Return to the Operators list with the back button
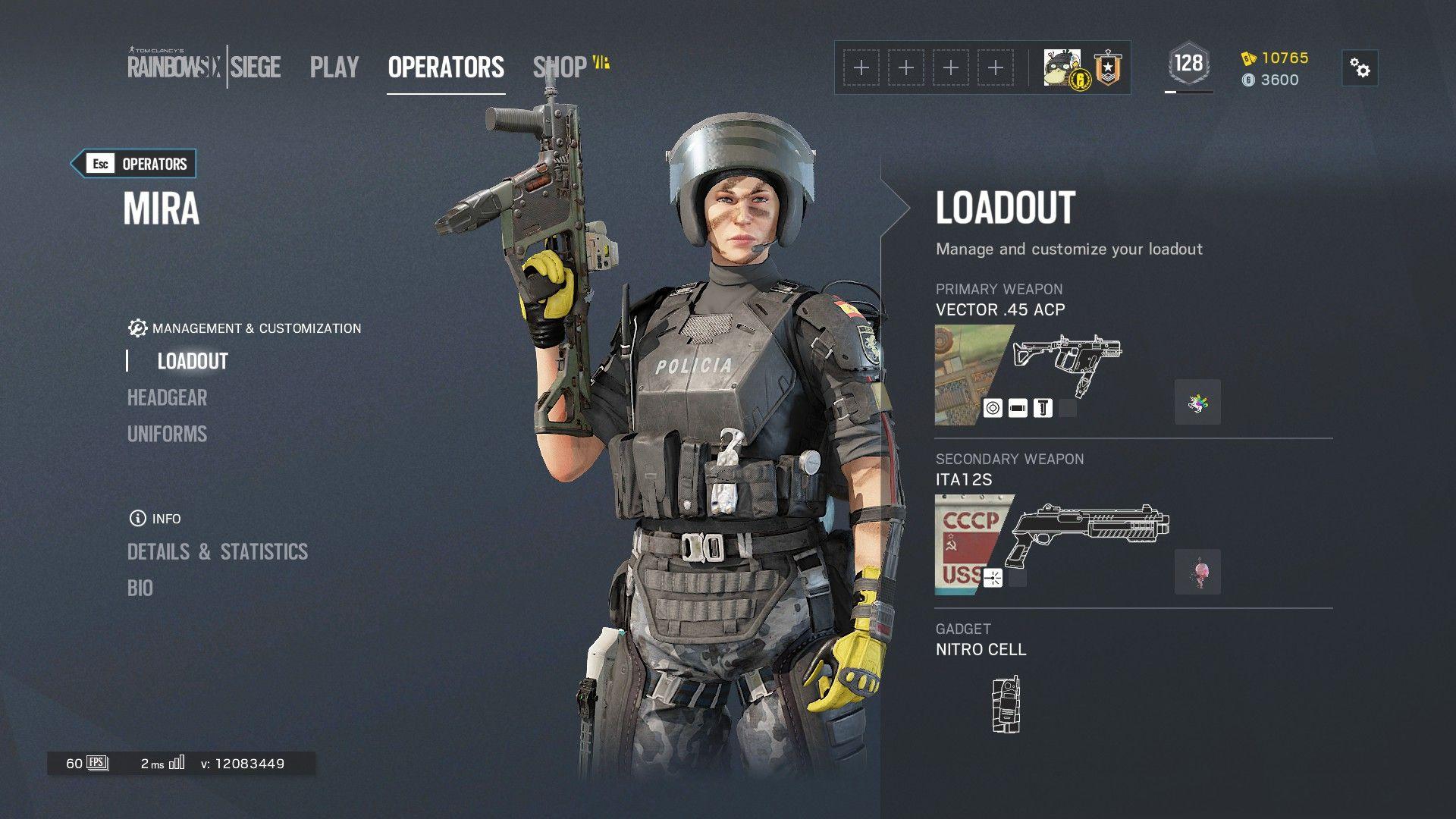 (x=134, y=164)
